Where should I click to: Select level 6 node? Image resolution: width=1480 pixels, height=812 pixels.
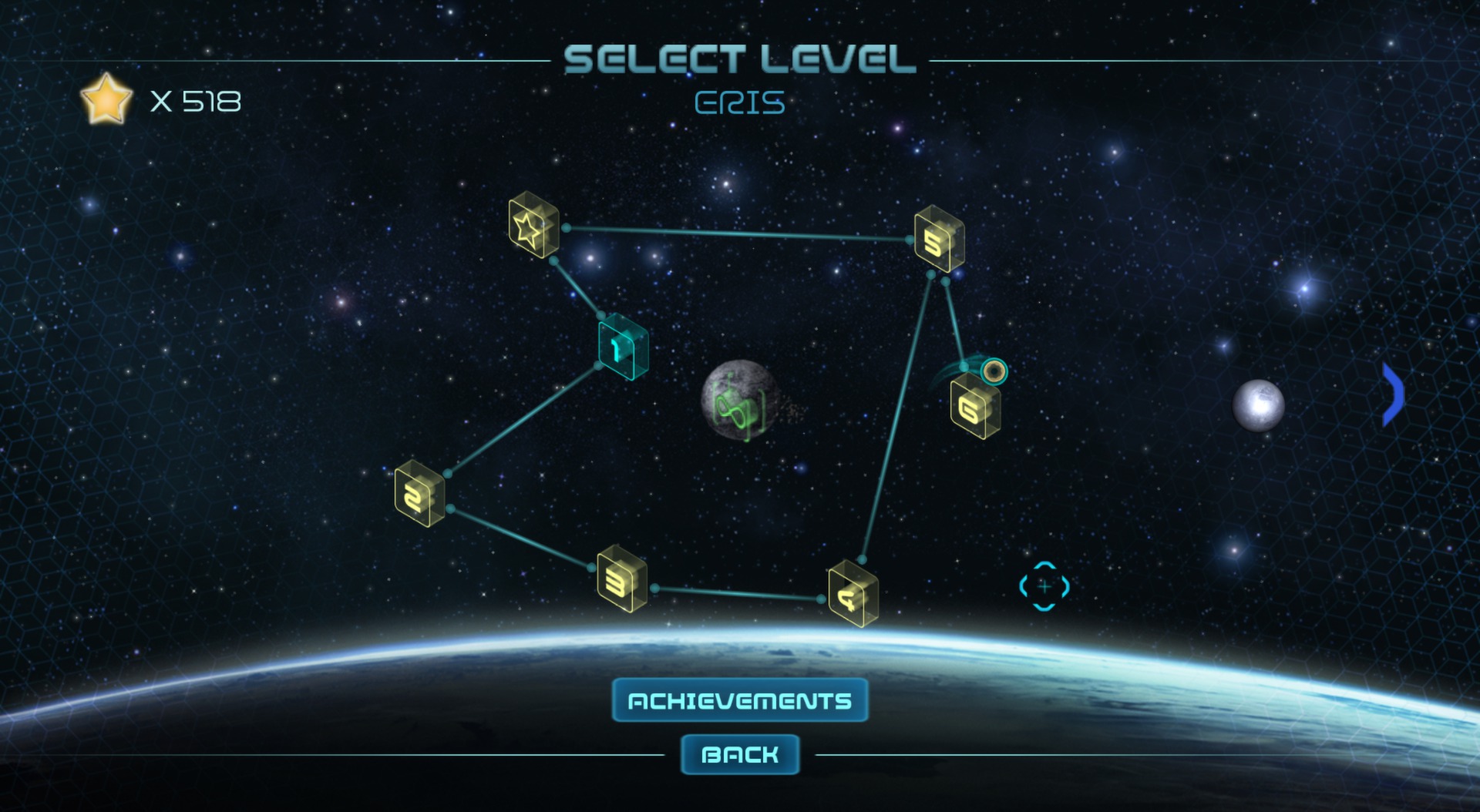pos(973,408)
